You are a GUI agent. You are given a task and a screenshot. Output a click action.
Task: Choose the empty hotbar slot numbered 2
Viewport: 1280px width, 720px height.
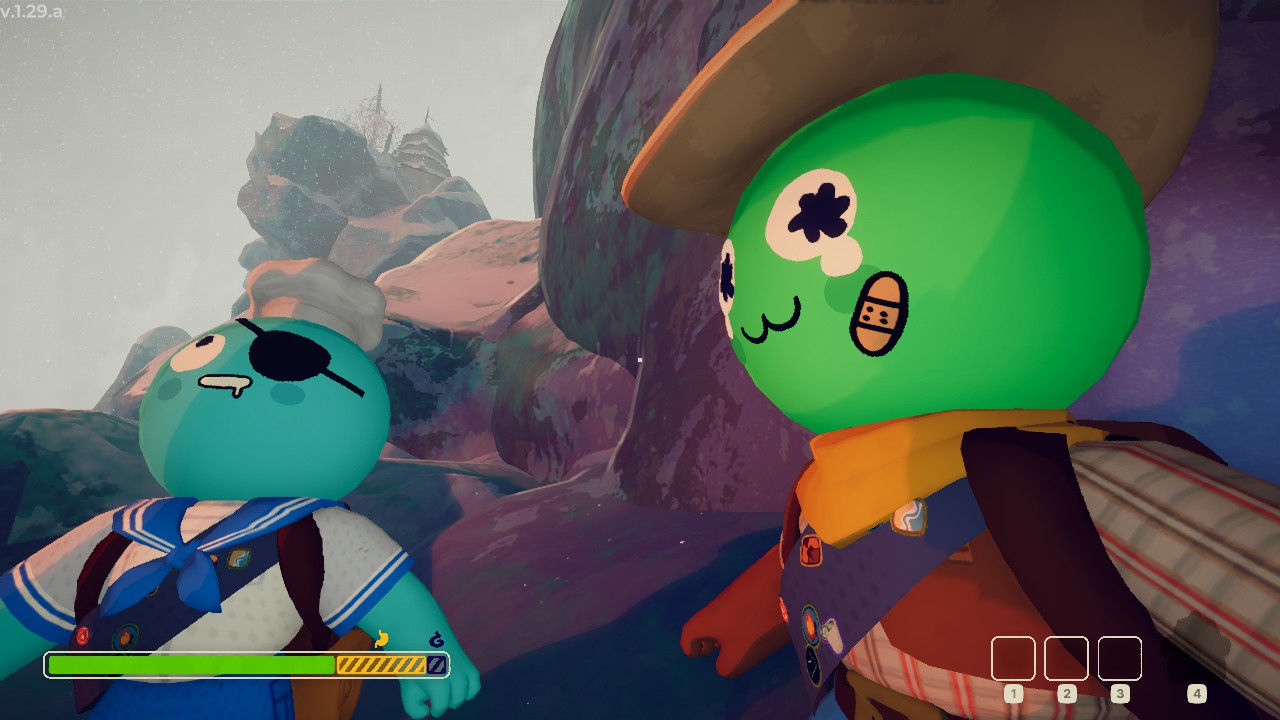(x=1066, y=659)
